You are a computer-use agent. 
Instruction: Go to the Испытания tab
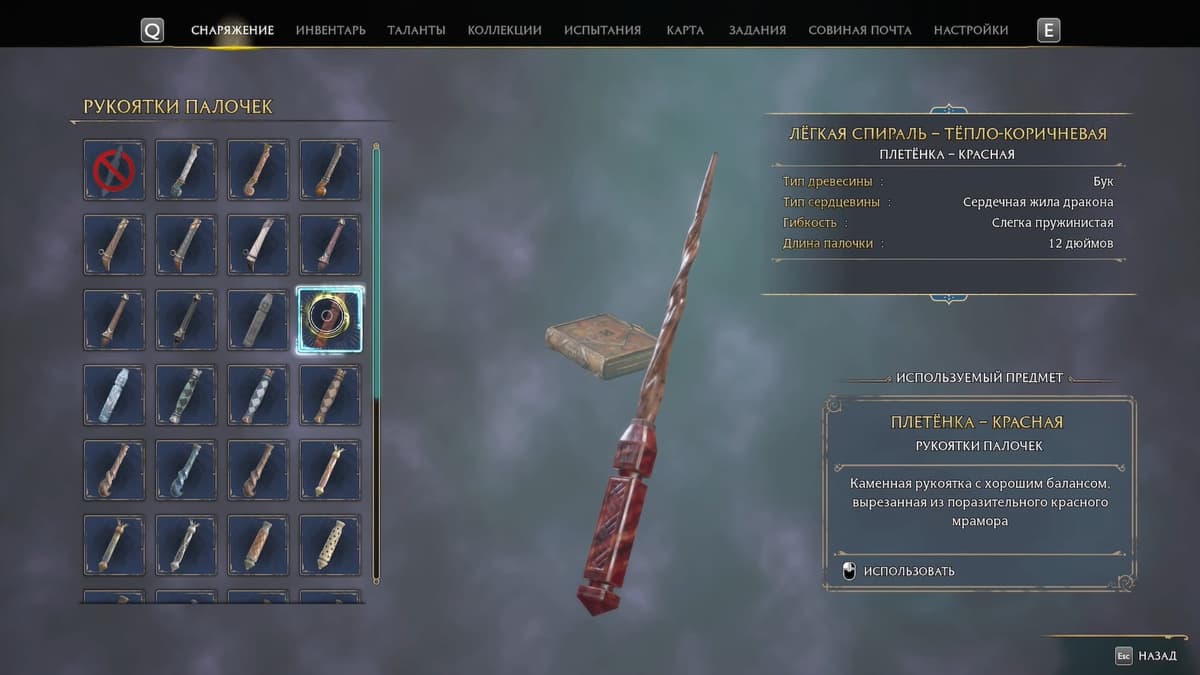coord(602,30)
